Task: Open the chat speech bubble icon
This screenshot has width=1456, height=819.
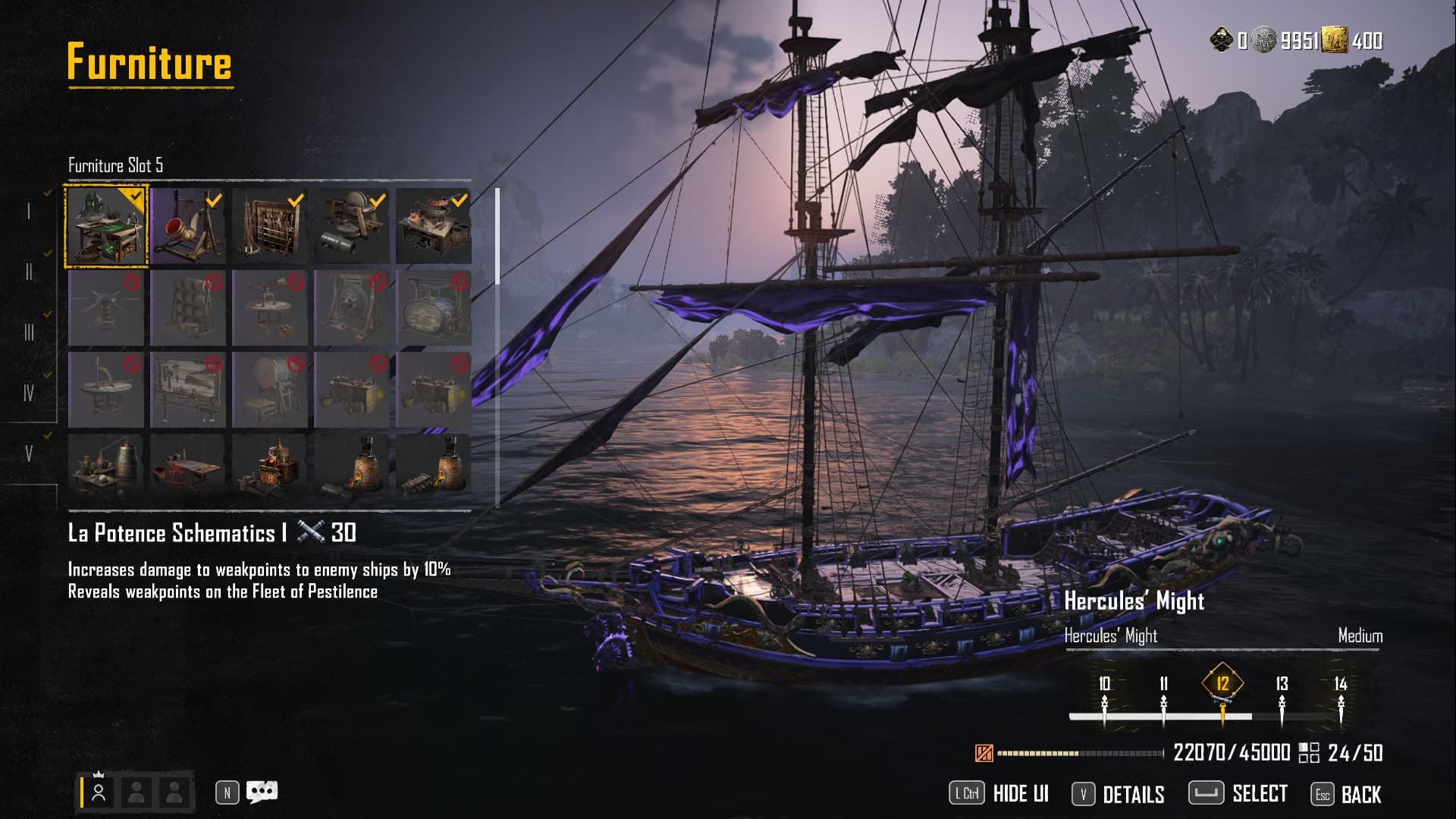Action: click(x=262, y=792)
